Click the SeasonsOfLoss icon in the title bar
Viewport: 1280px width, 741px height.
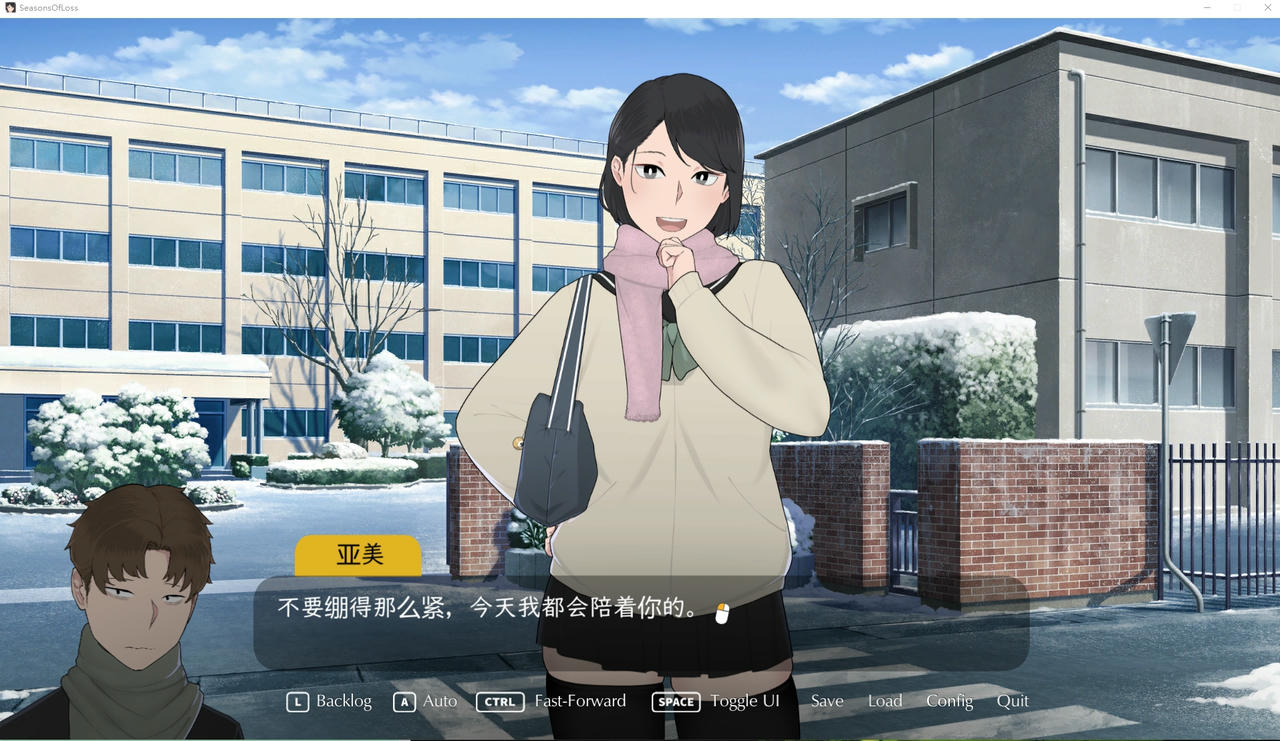click(10, 7)
